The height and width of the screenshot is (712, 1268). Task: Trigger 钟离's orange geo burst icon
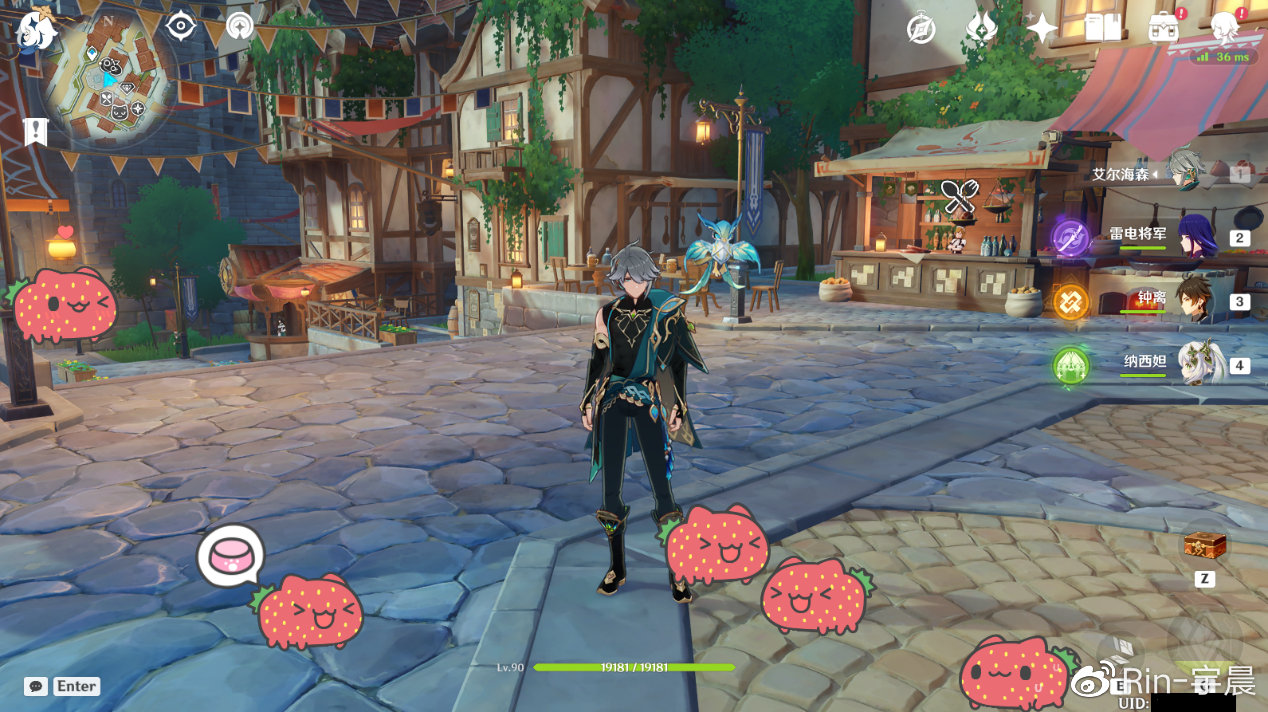(1071, 302)
